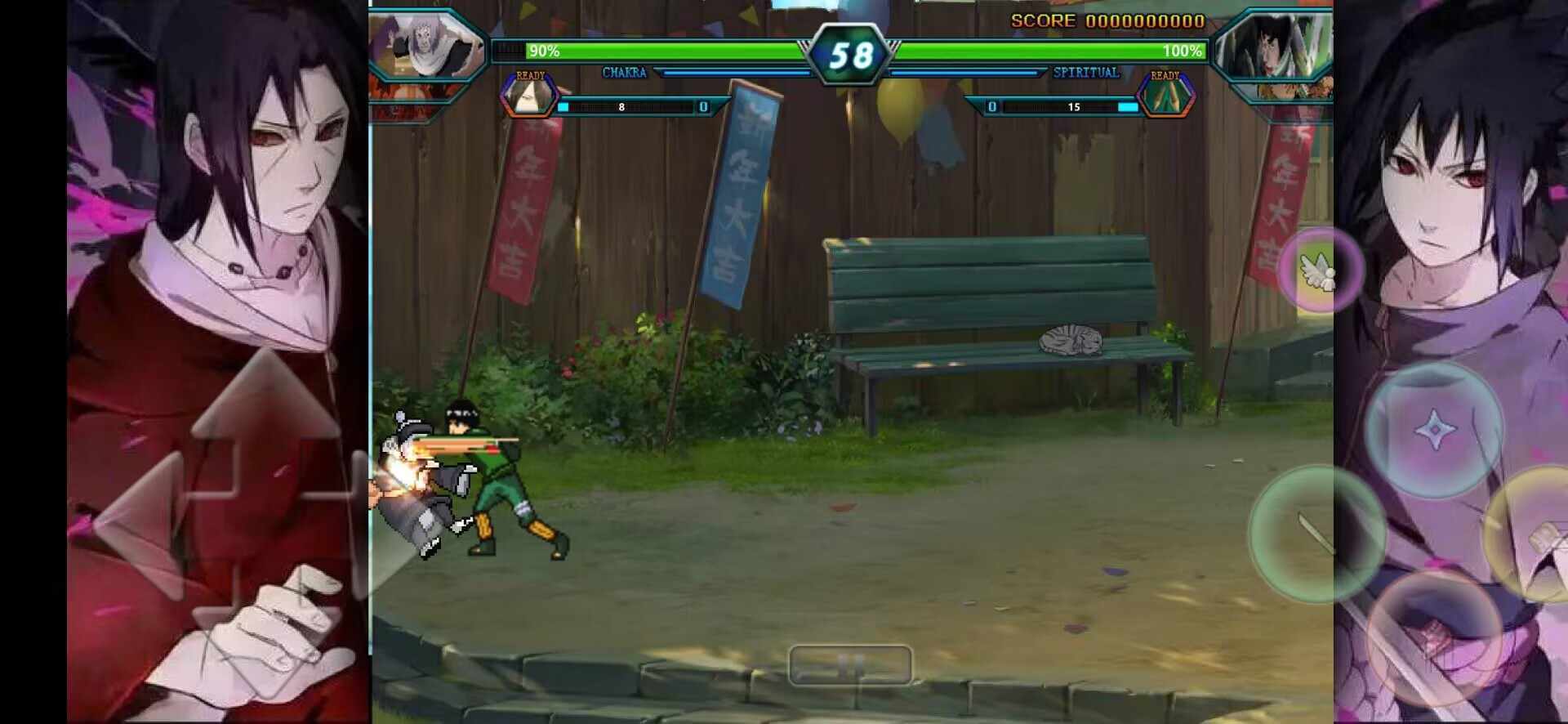Tap the right player's READY jutsu icon
Screen dimensions: 1568x724
pos(1166,96)
